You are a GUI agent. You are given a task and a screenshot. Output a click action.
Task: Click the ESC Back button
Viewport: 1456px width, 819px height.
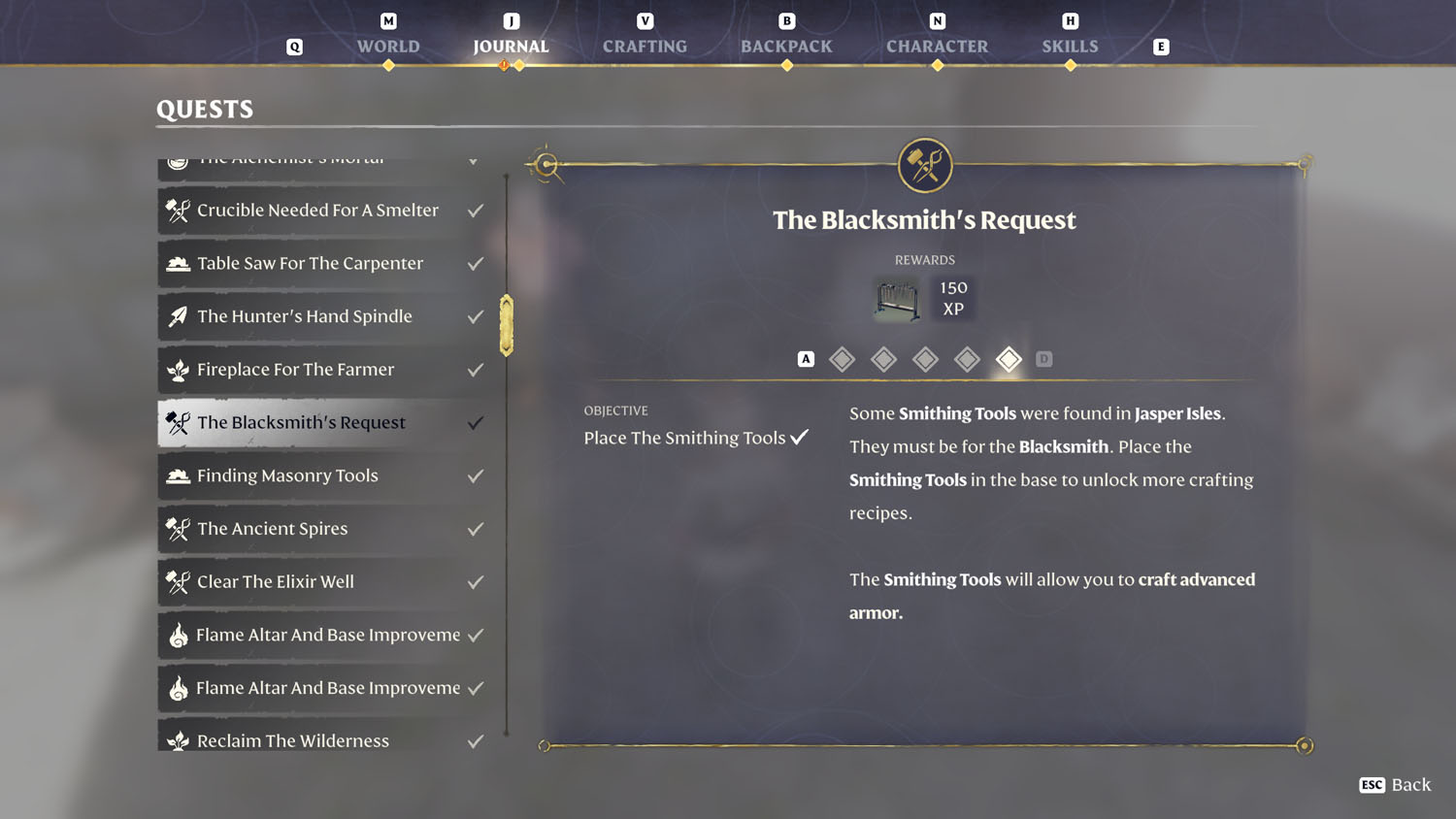point(1395,785)
